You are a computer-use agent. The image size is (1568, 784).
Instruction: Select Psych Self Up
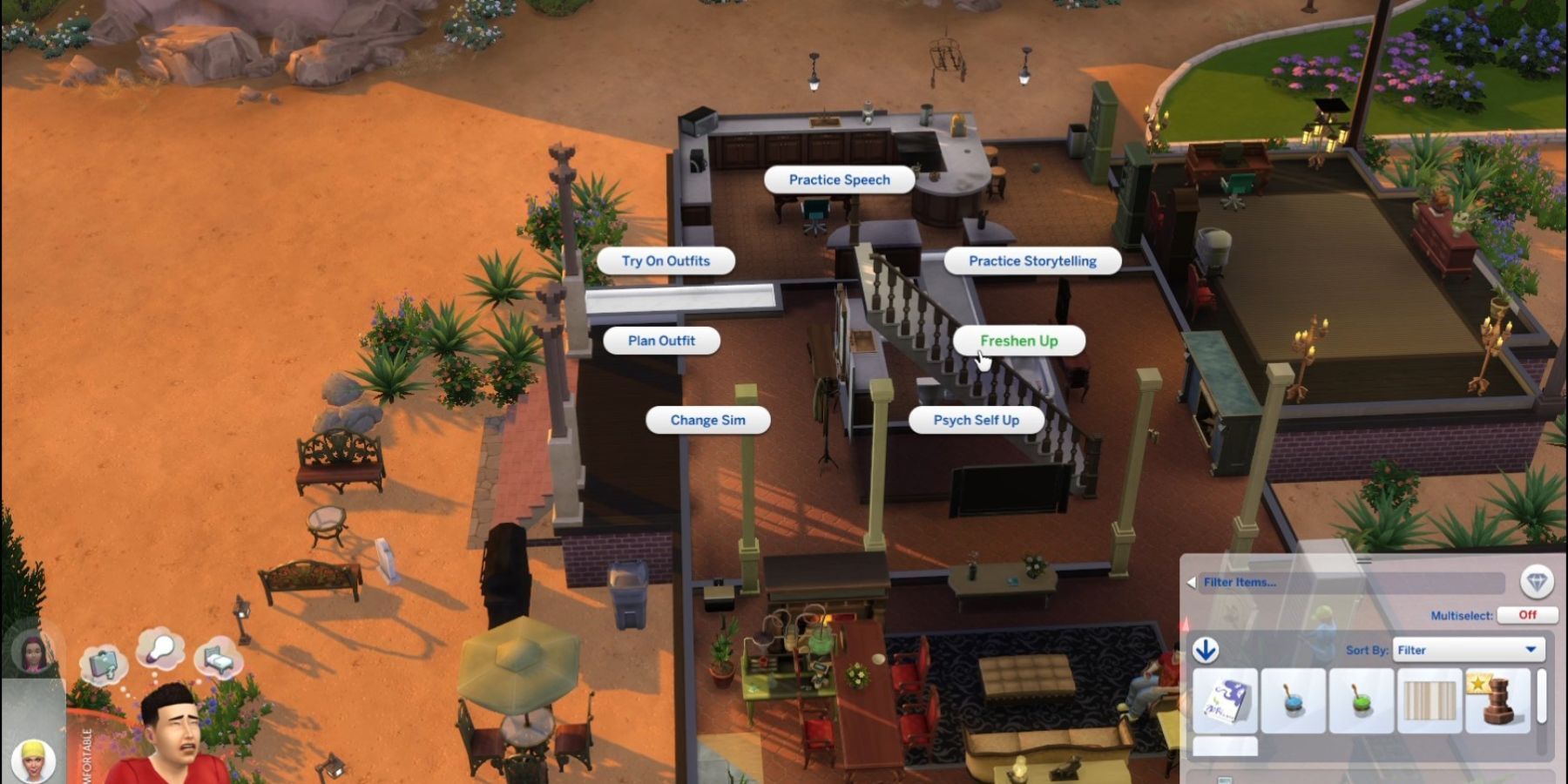[x=977, y=419]
